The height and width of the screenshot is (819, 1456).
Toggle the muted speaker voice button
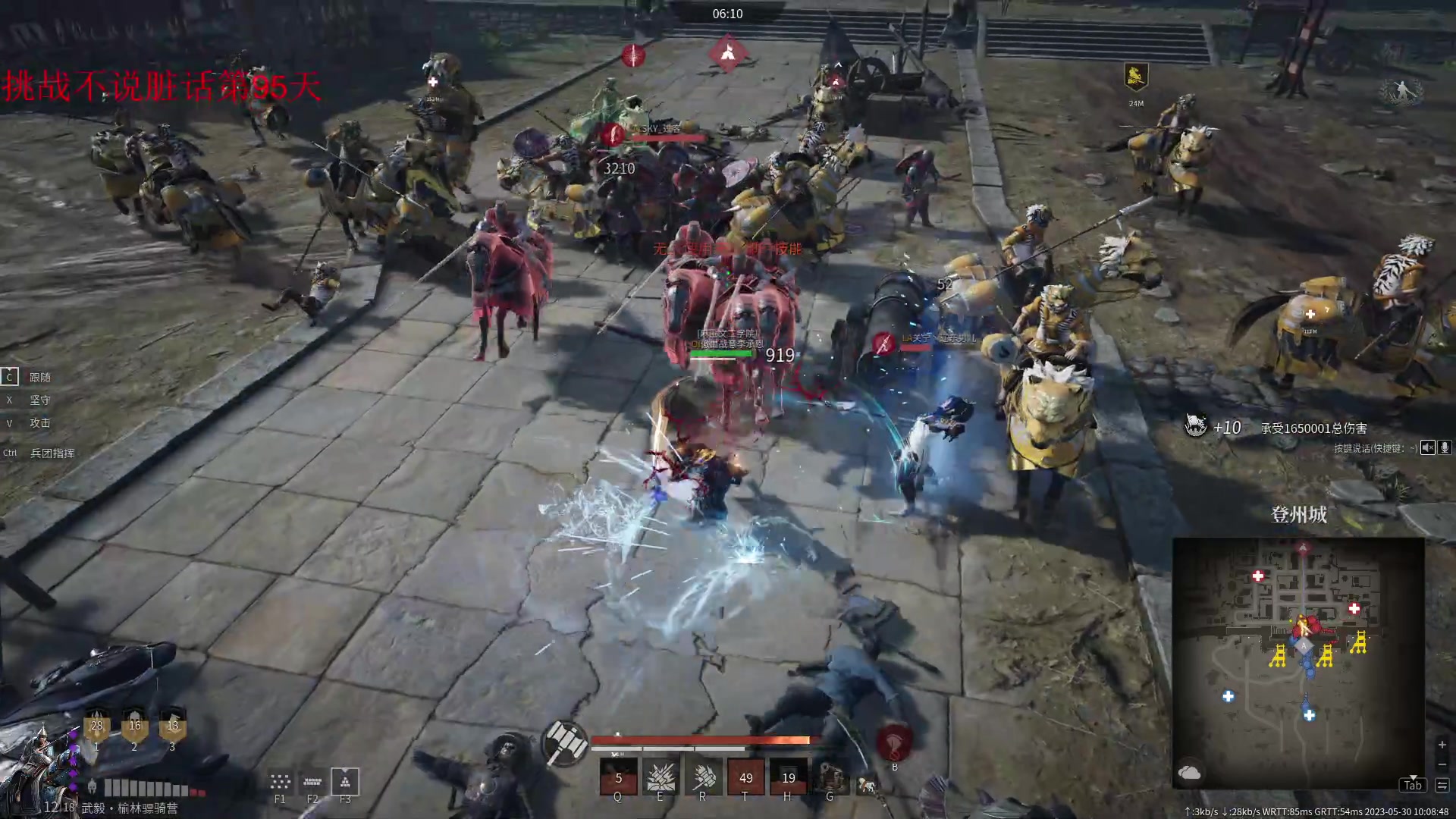pos(1428,447)
